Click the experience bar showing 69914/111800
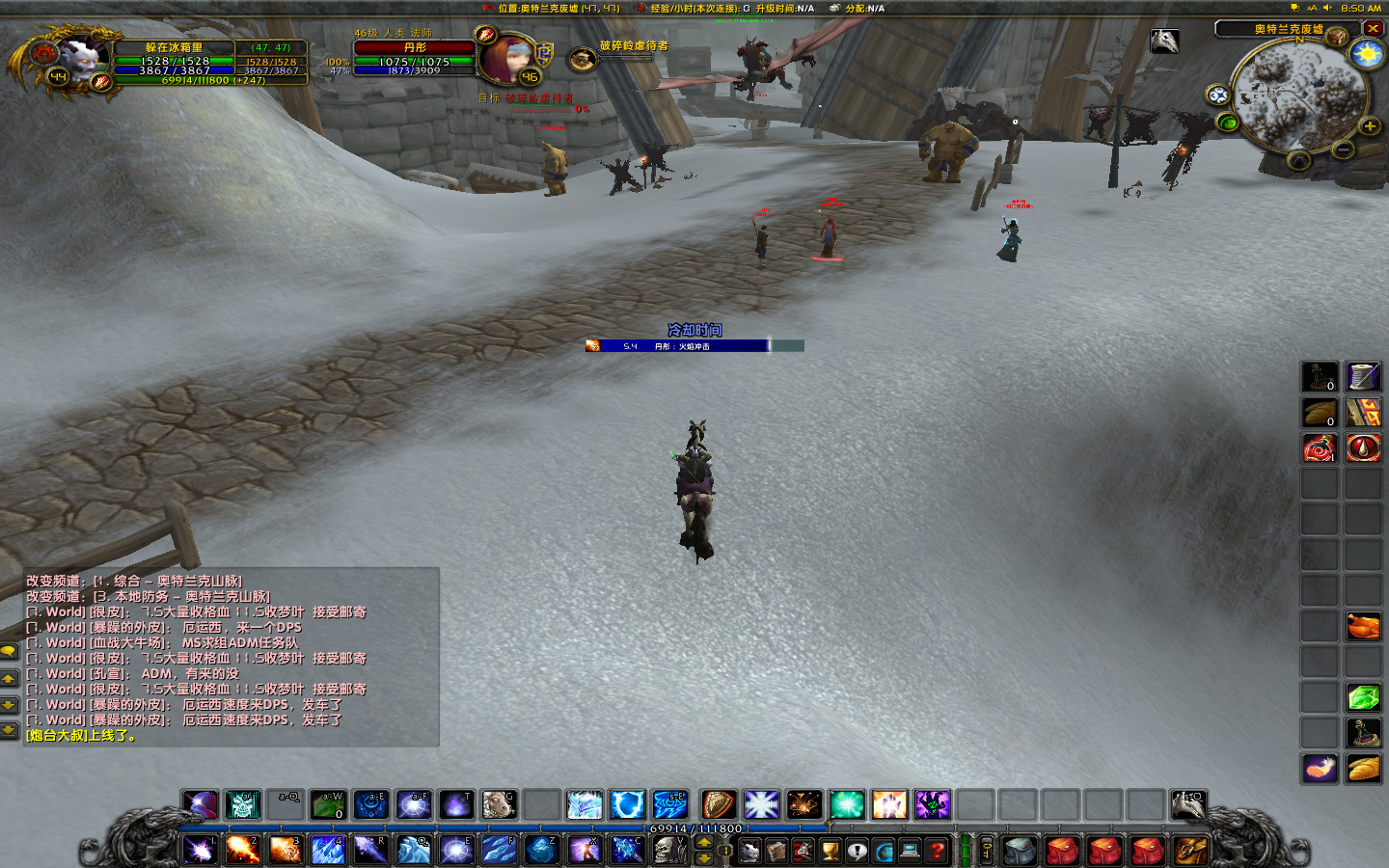 point(694,827)
